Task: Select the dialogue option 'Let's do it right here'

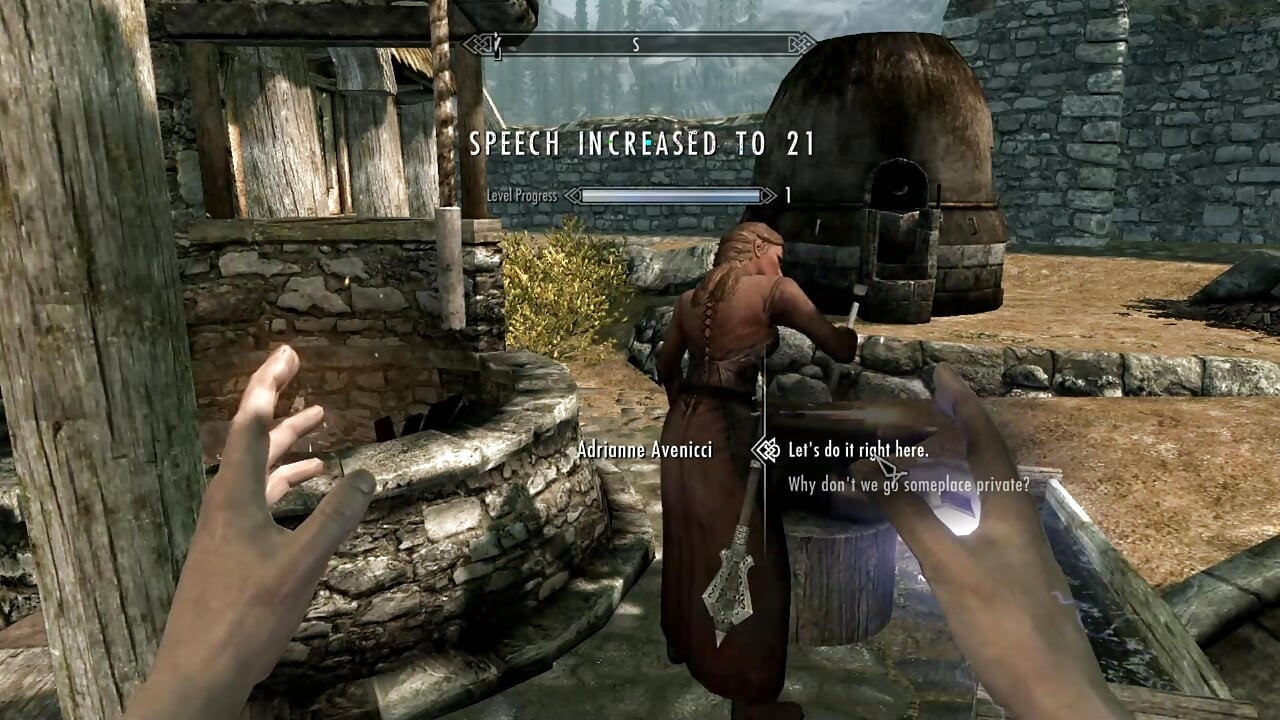Action: (858, 451)
